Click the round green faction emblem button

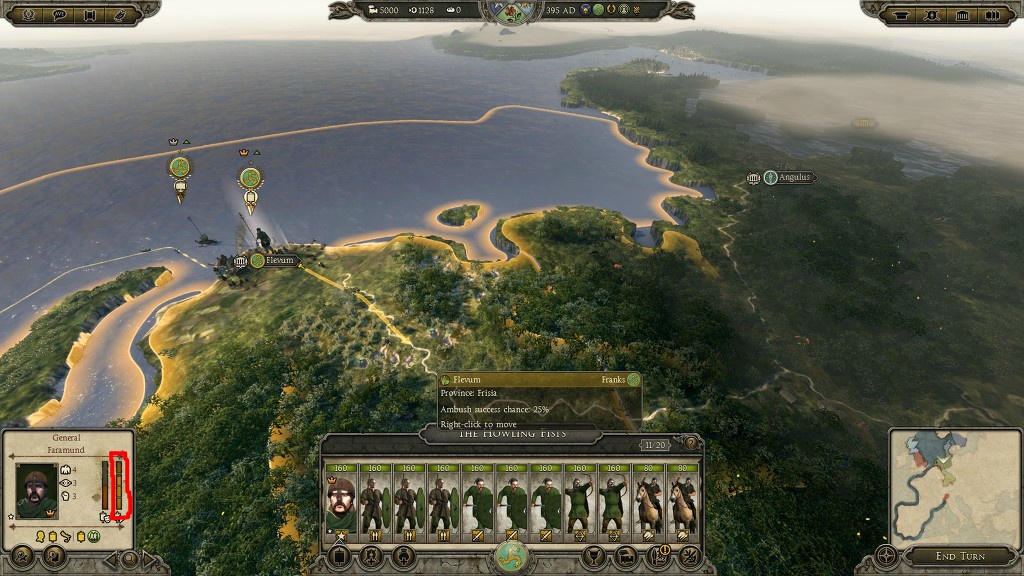(511, 556)
